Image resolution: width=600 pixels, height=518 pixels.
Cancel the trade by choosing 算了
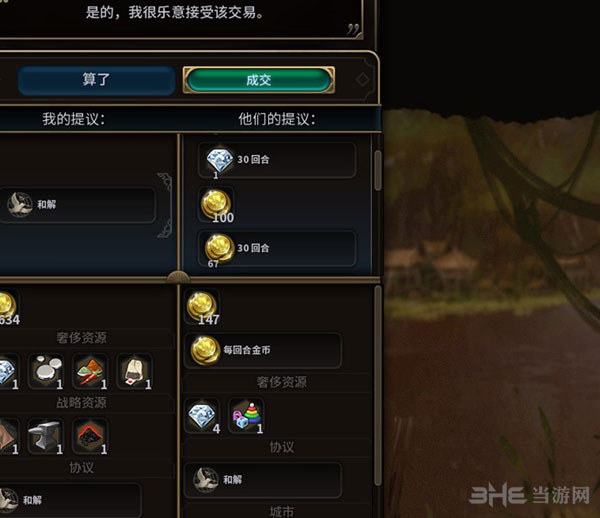click(x=96, y=80)
